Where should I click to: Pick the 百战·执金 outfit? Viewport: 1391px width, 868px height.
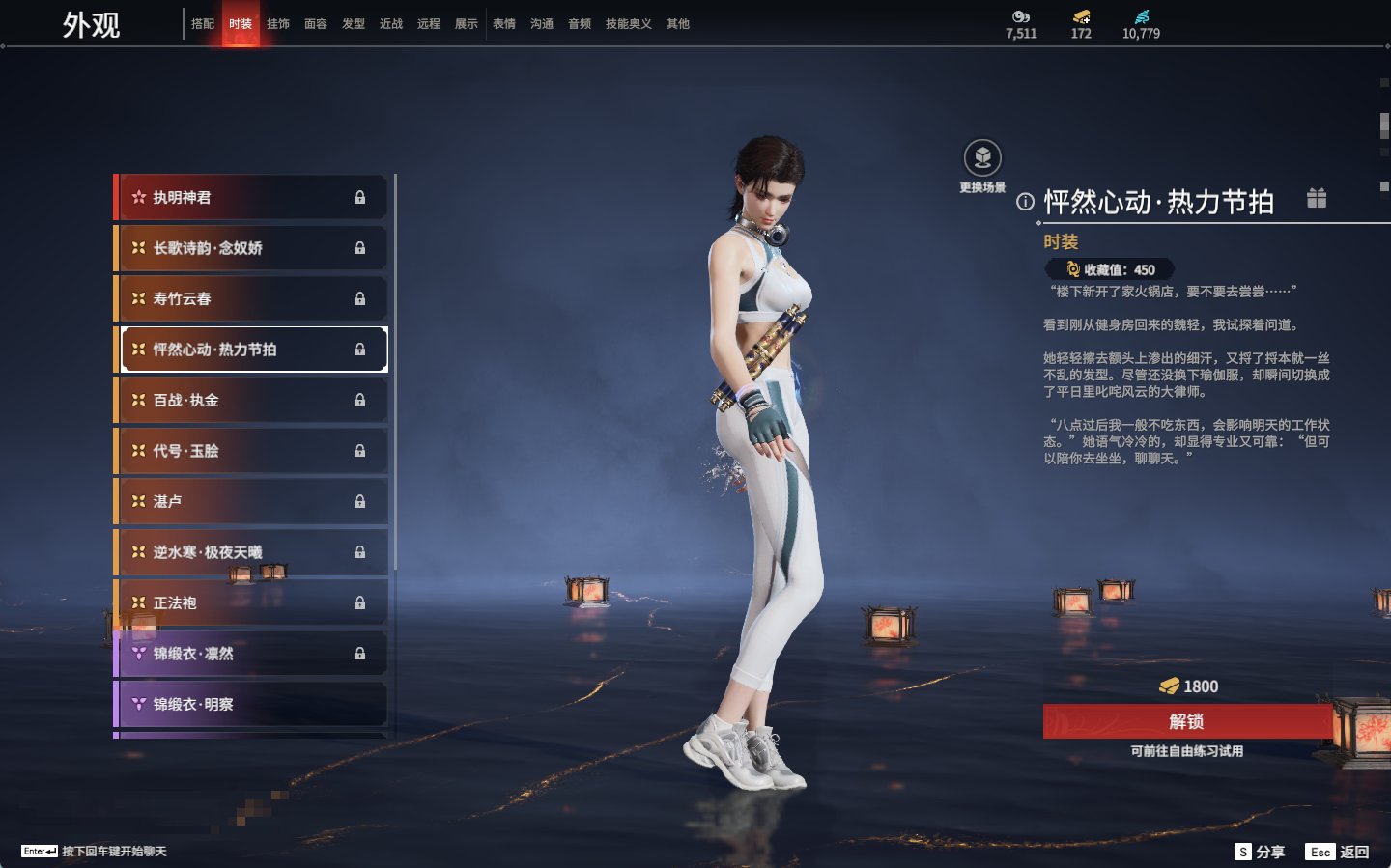tap(251, 400)
